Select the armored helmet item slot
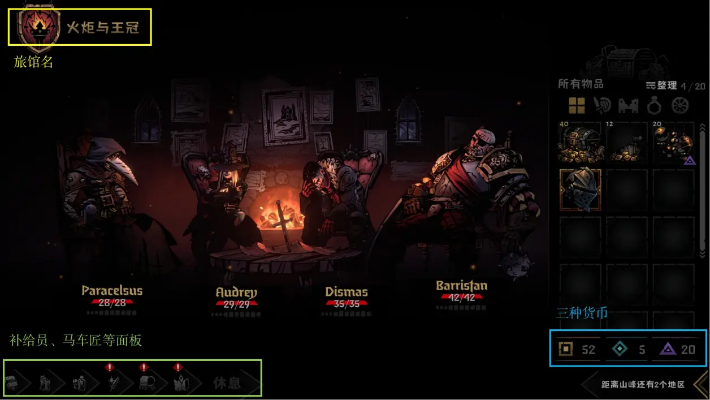The image size is (710, 400). [580, 190]
